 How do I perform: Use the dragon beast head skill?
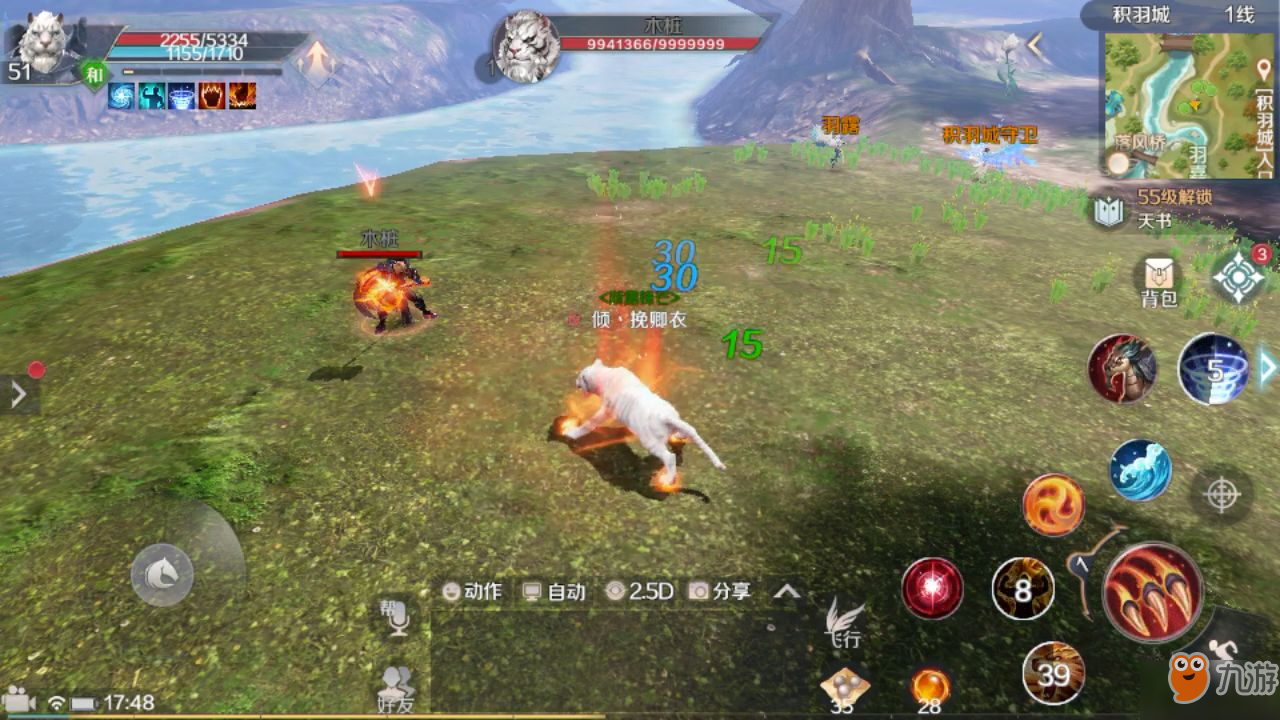pyautogui.click(x=1122, y=369)
